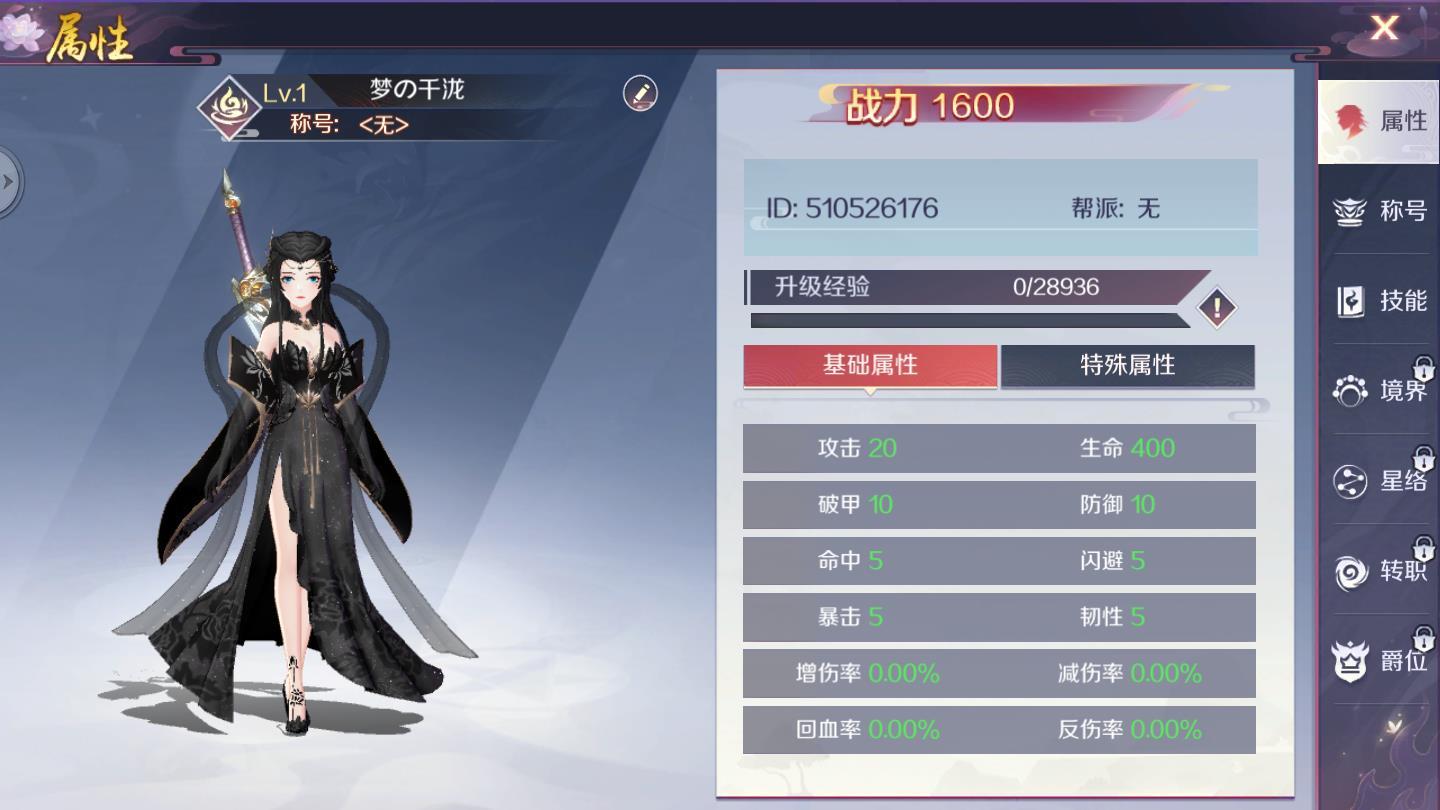Open the exclamation alert beside the experience bar
Image resolution: width=1440 pixels, height=810 pixels.
point(1216,308)
